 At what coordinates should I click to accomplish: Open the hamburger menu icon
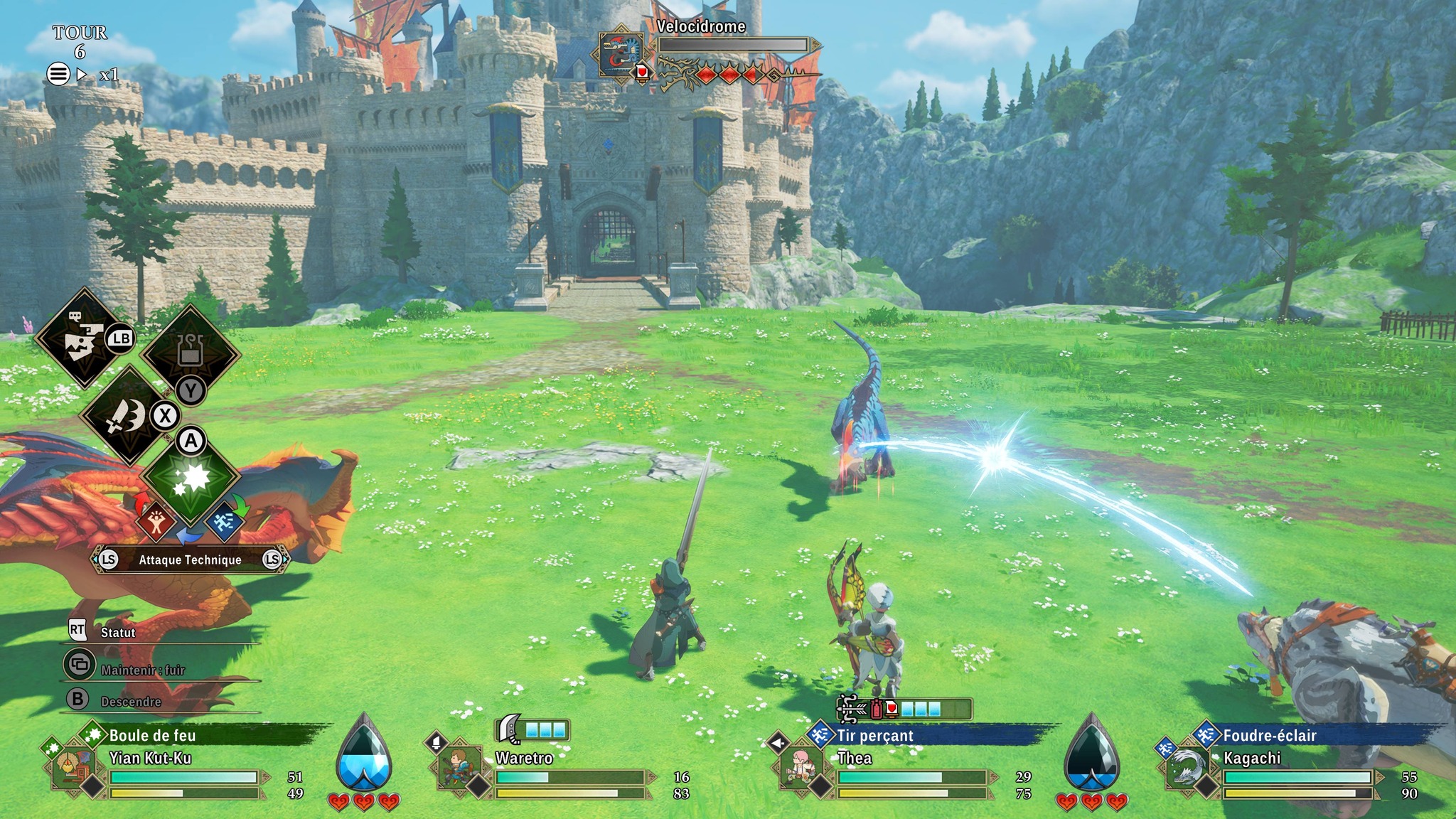pos(58,74)
